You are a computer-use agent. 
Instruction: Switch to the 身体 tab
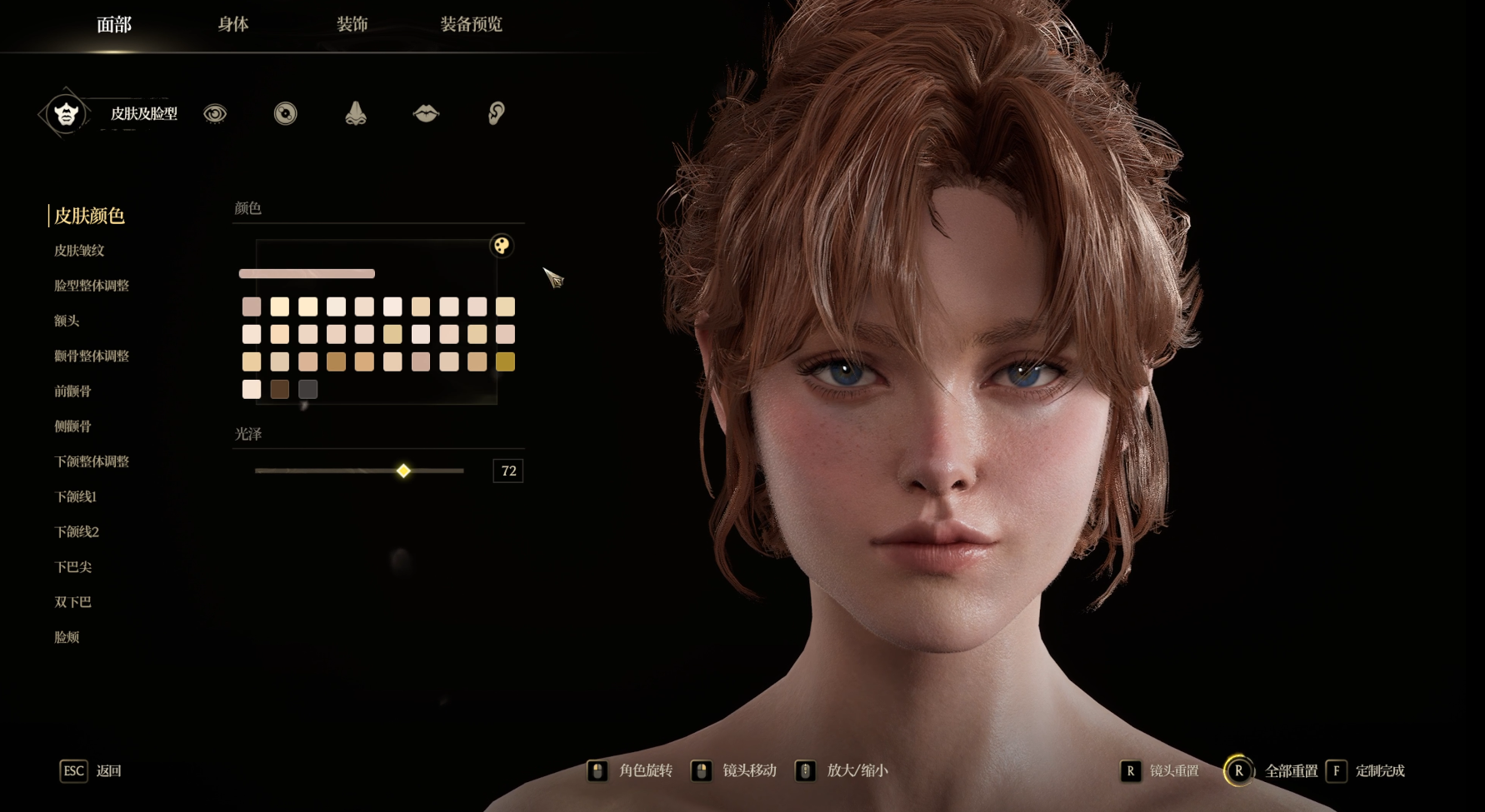point(233,24)
